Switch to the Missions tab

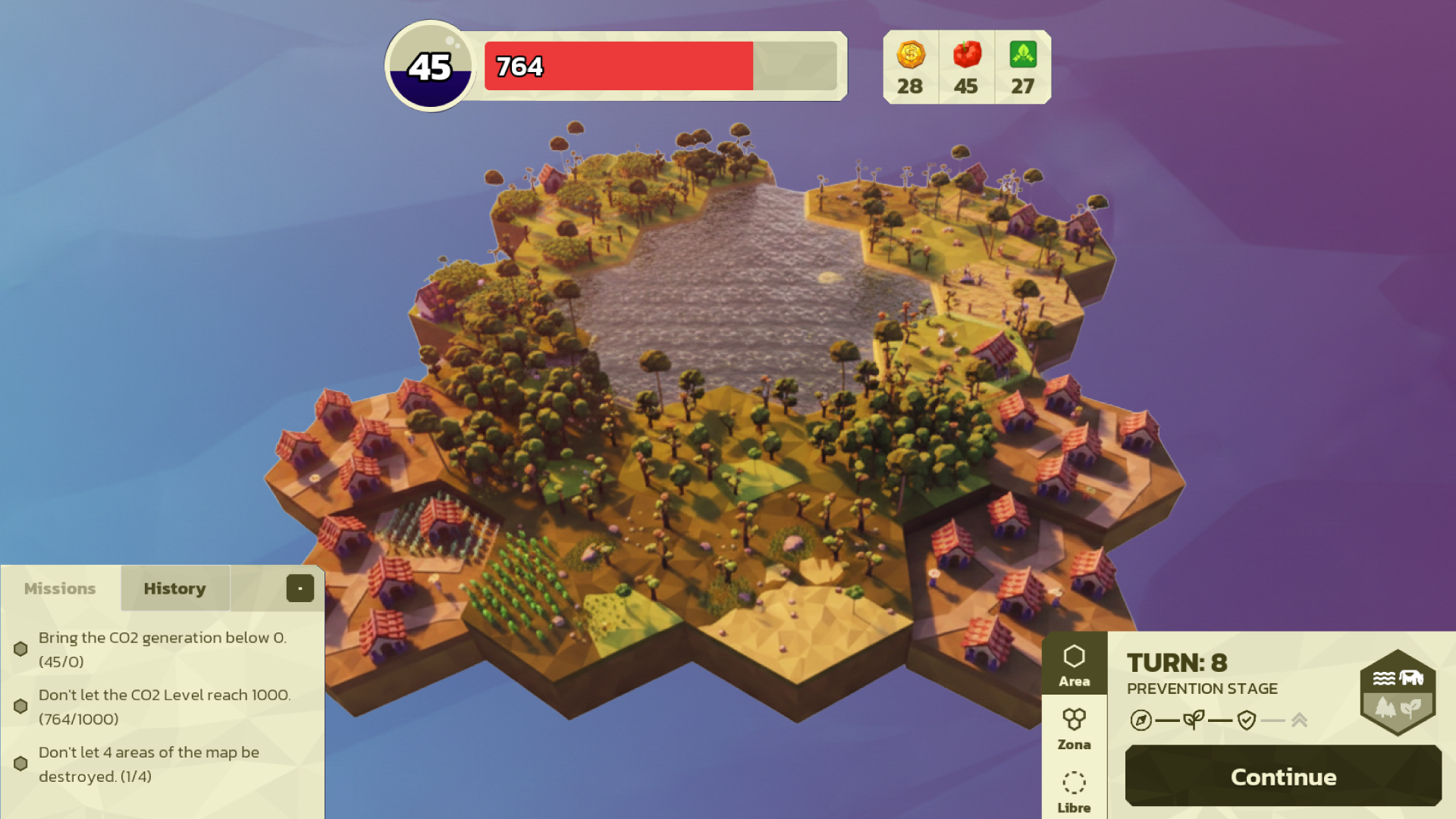pos(60,588)
